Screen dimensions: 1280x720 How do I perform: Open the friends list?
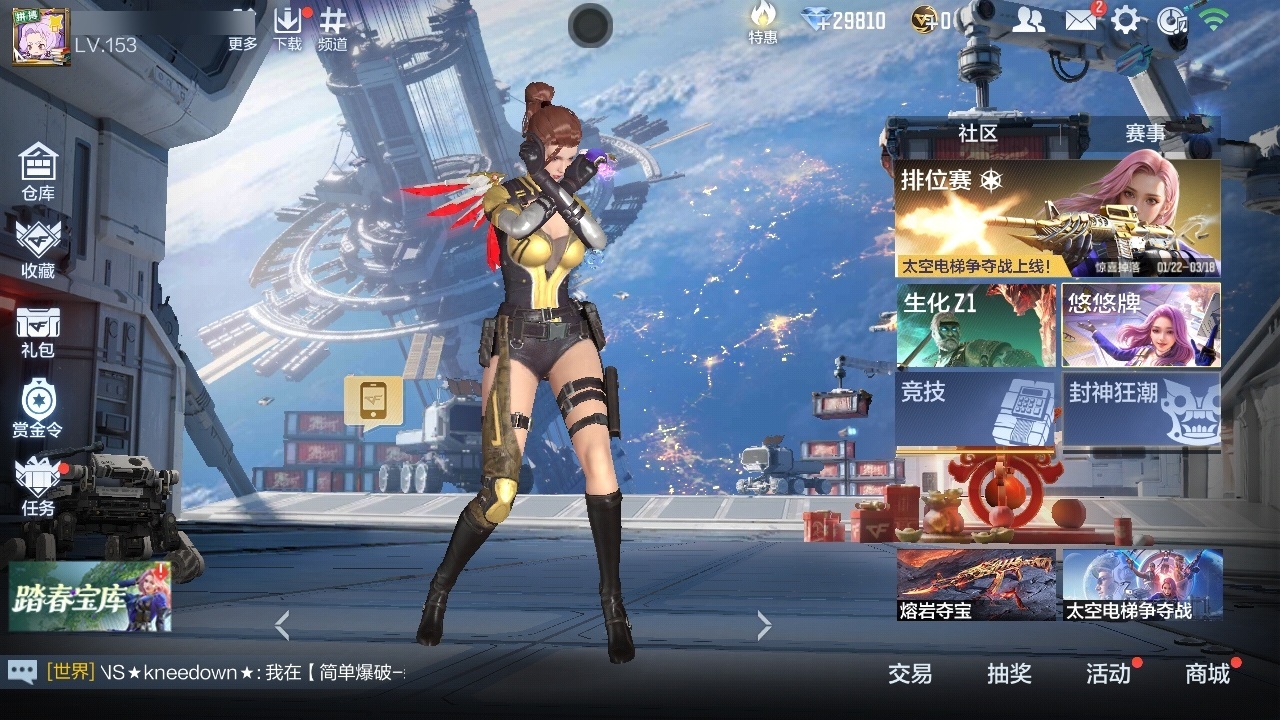1029,20
